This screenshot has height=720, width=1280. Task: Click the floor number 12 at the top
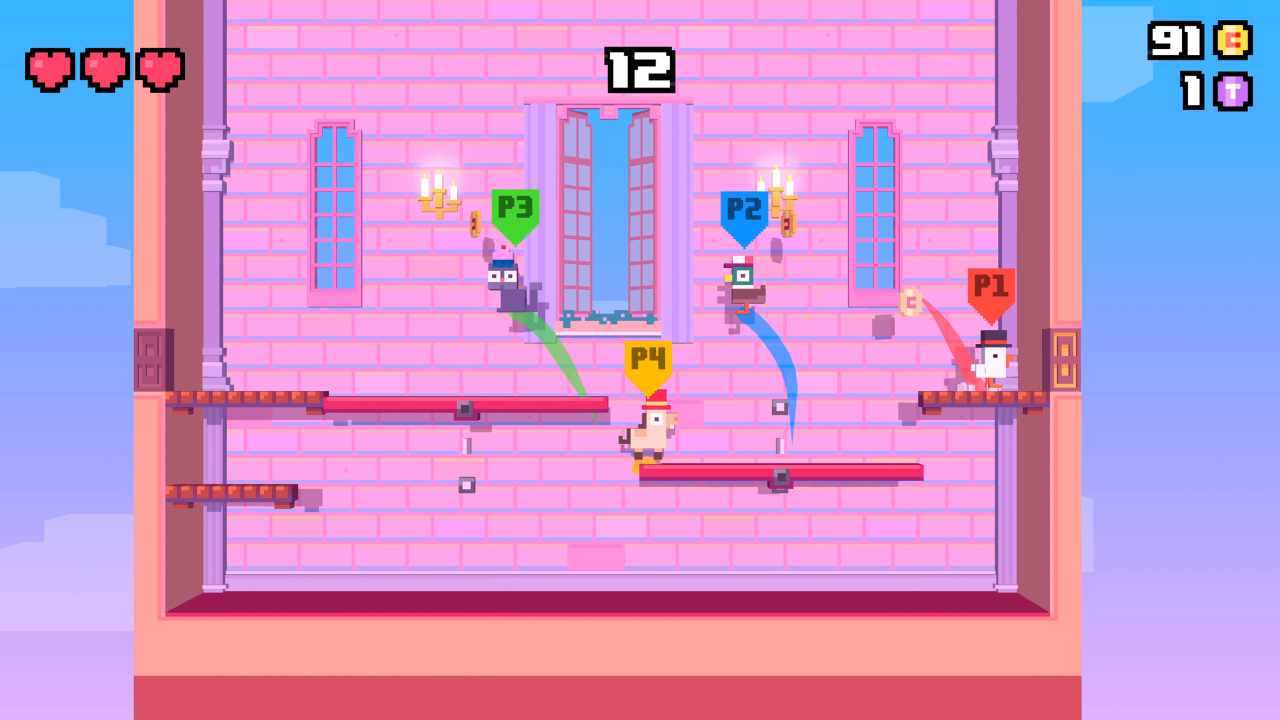point(640,68)
